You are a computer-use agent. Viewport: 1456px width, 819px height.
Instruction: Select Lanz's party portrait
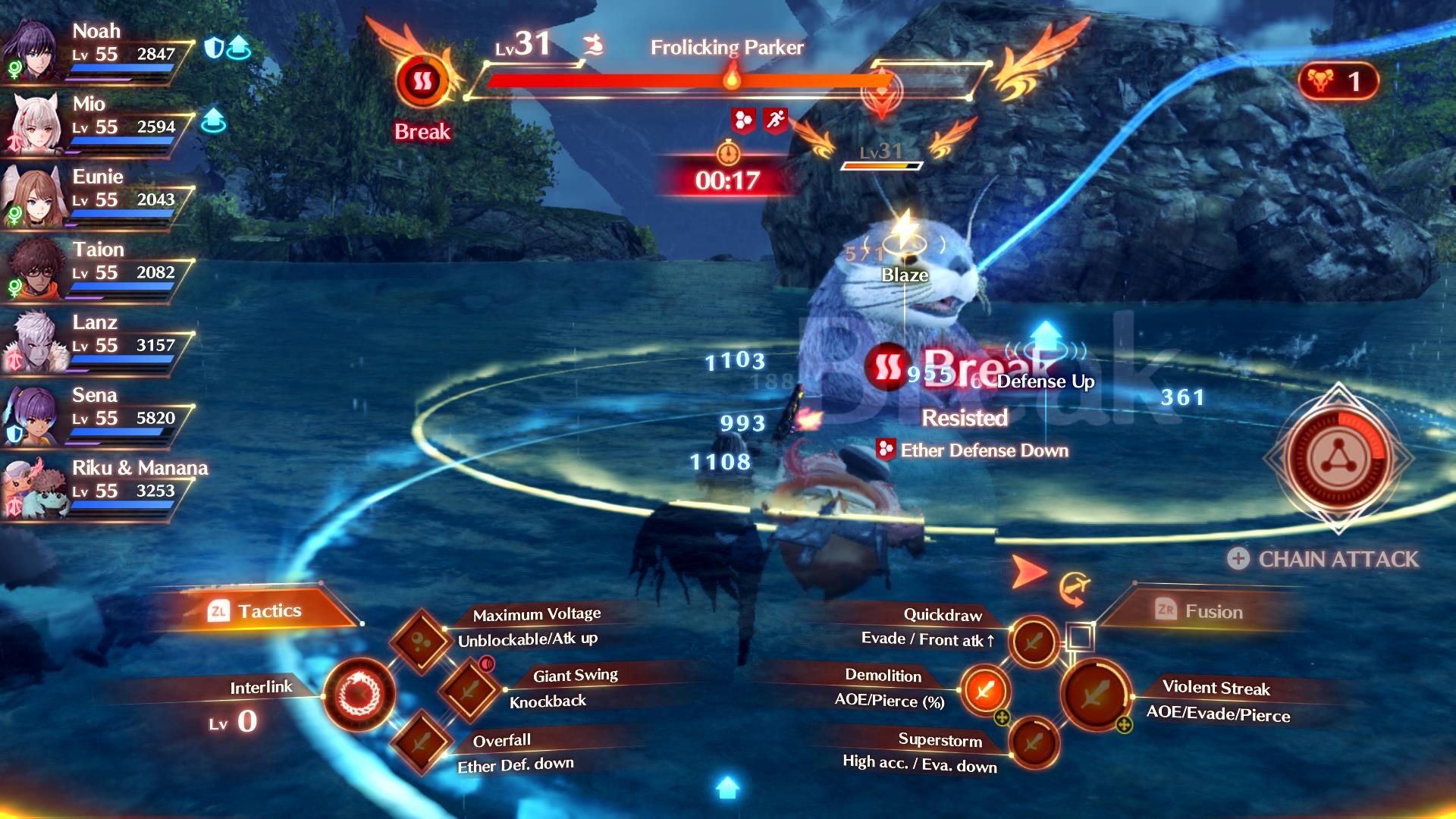point(32,341)
